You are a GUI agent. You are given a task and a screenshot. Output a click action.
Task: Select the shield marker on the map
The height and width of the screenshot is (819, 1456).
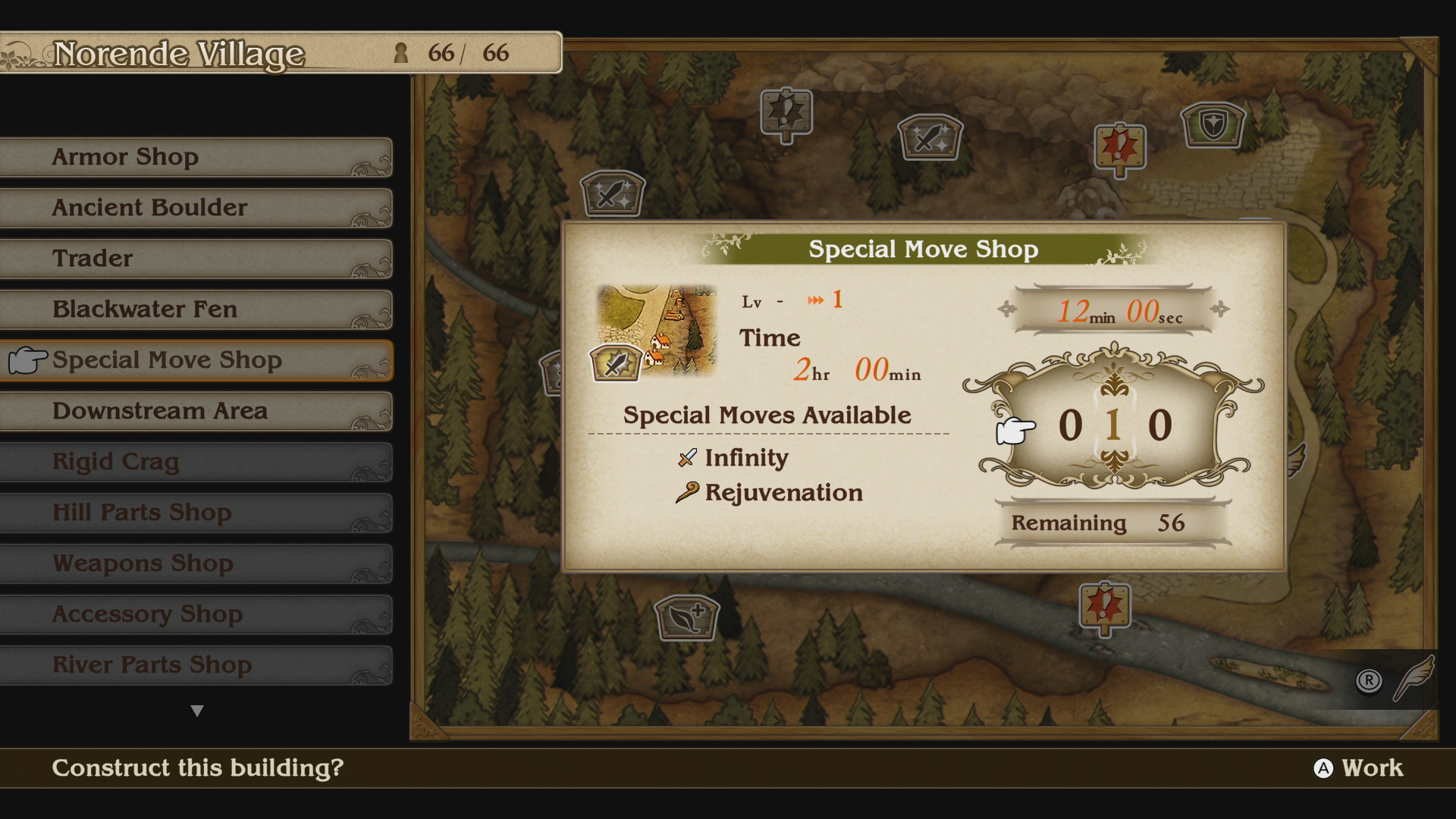pos(1213,124)
